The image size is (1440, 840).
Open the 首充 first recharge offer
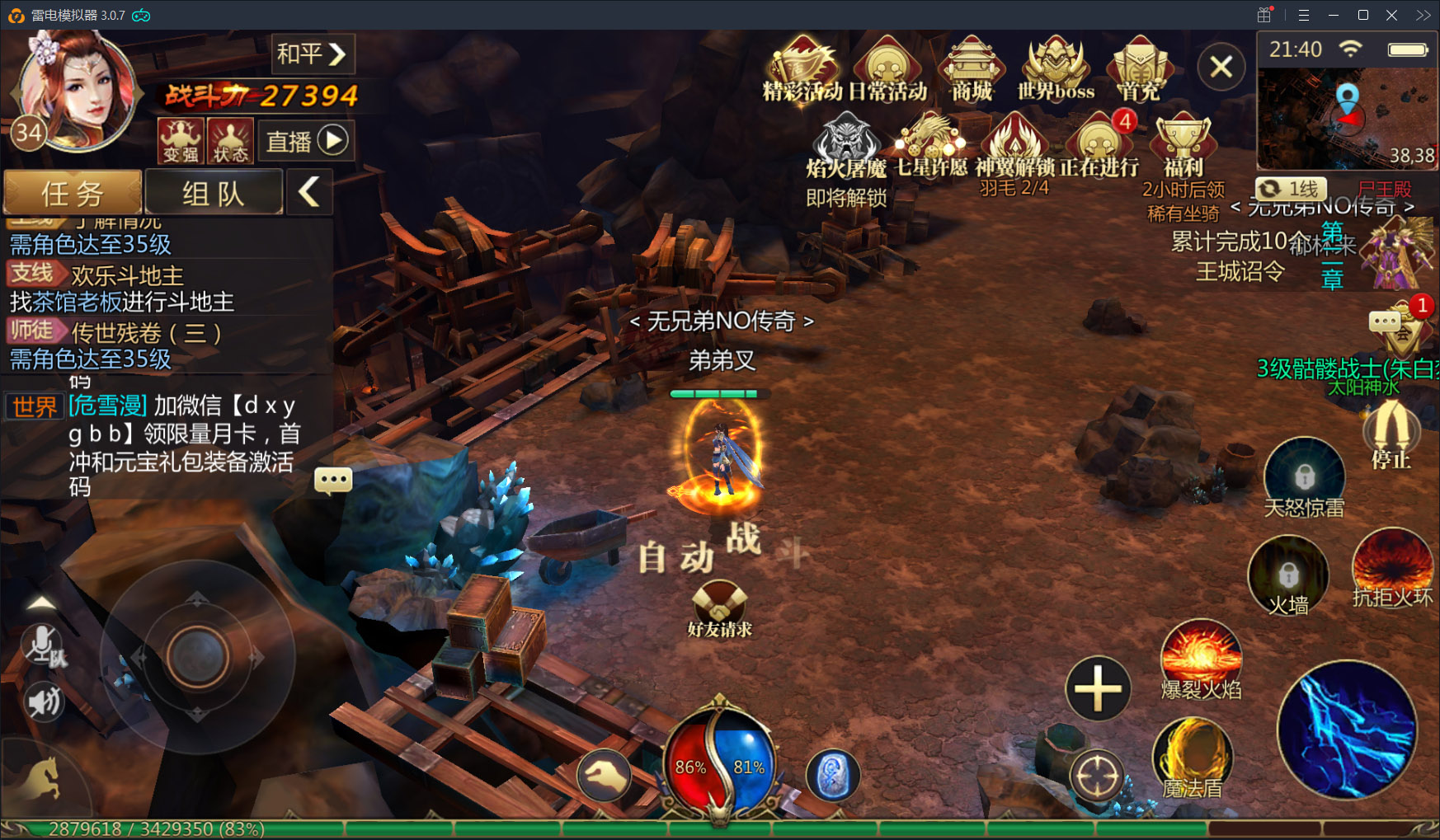click(1139, 68)
